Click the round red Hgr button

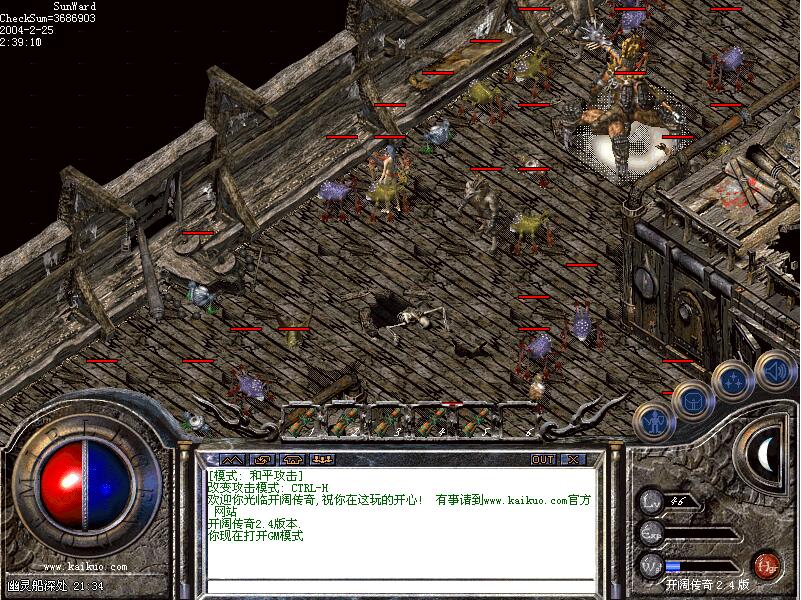click(767, 565)
